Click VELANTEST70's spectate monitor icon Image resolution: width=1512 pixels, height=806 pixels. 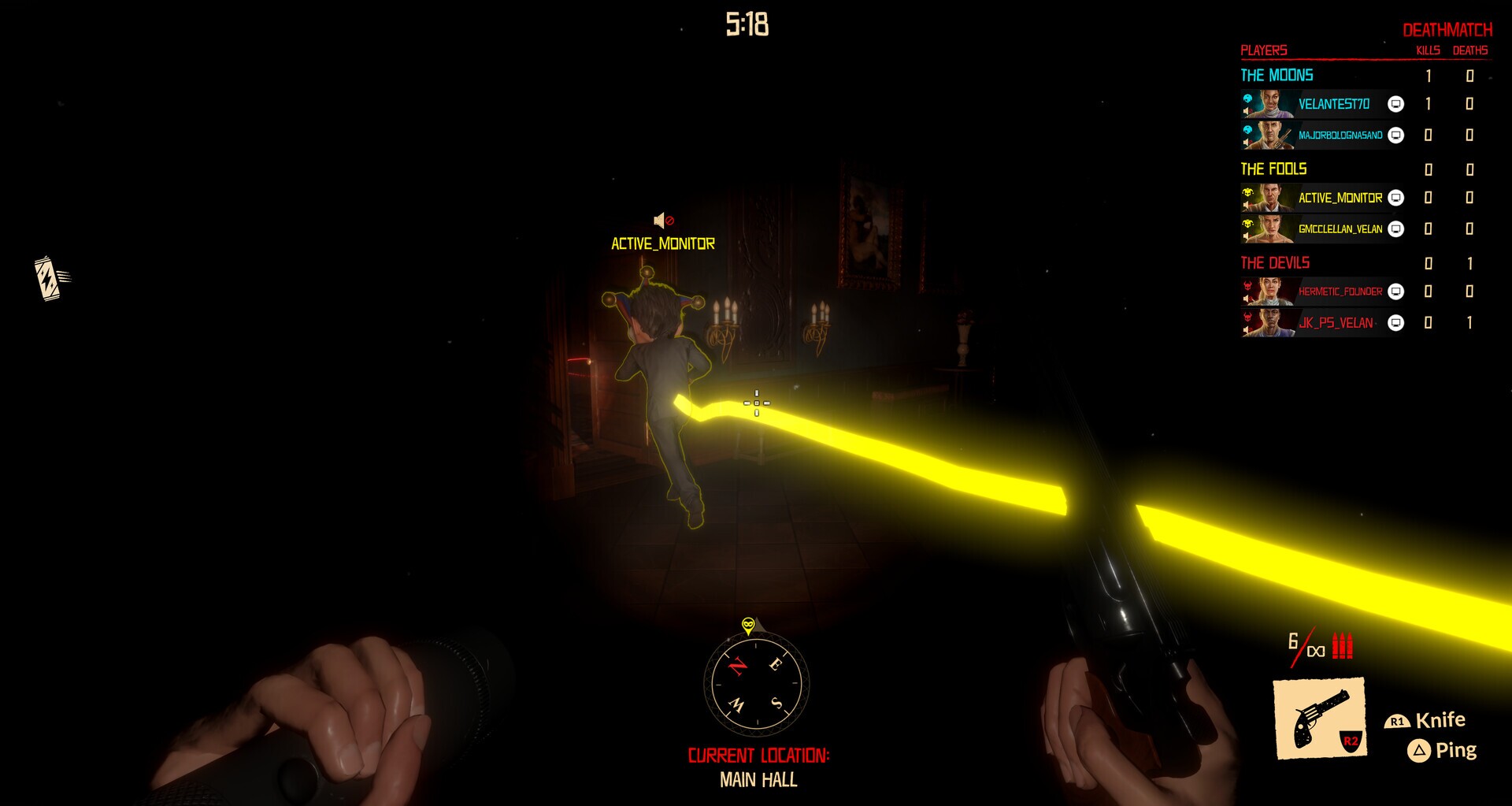pos(1395,103)
